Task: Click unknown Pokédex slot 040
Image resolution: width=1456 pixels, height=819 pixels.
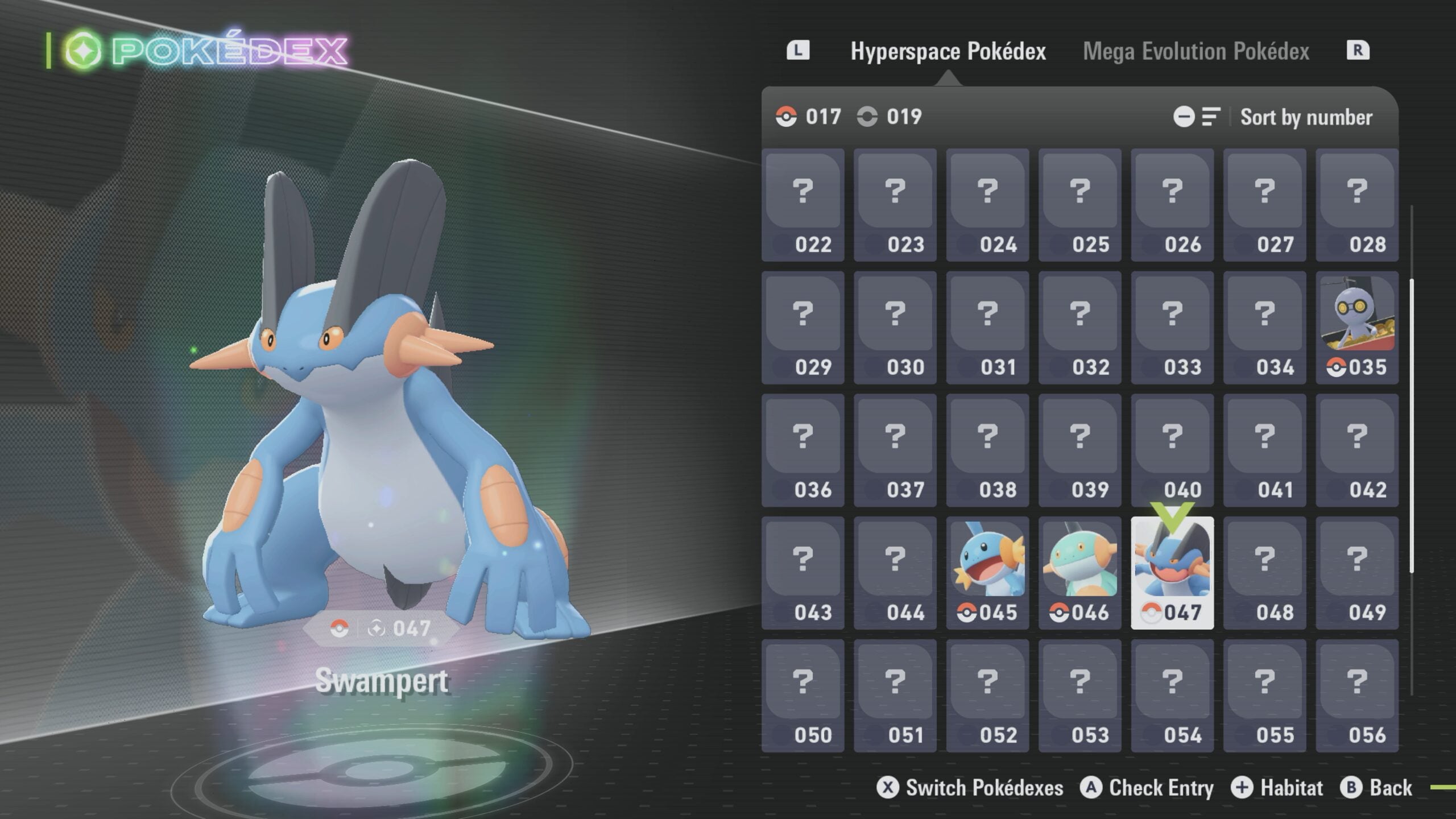Action: [1172, 449]
